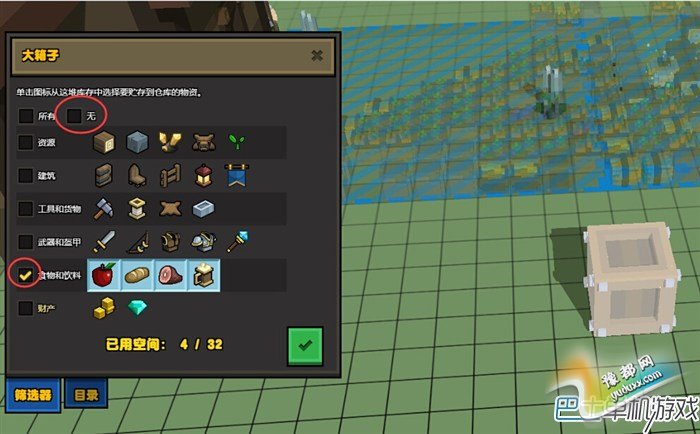
Task: Confirm with the green checkmark button
Action: (304, 345)
